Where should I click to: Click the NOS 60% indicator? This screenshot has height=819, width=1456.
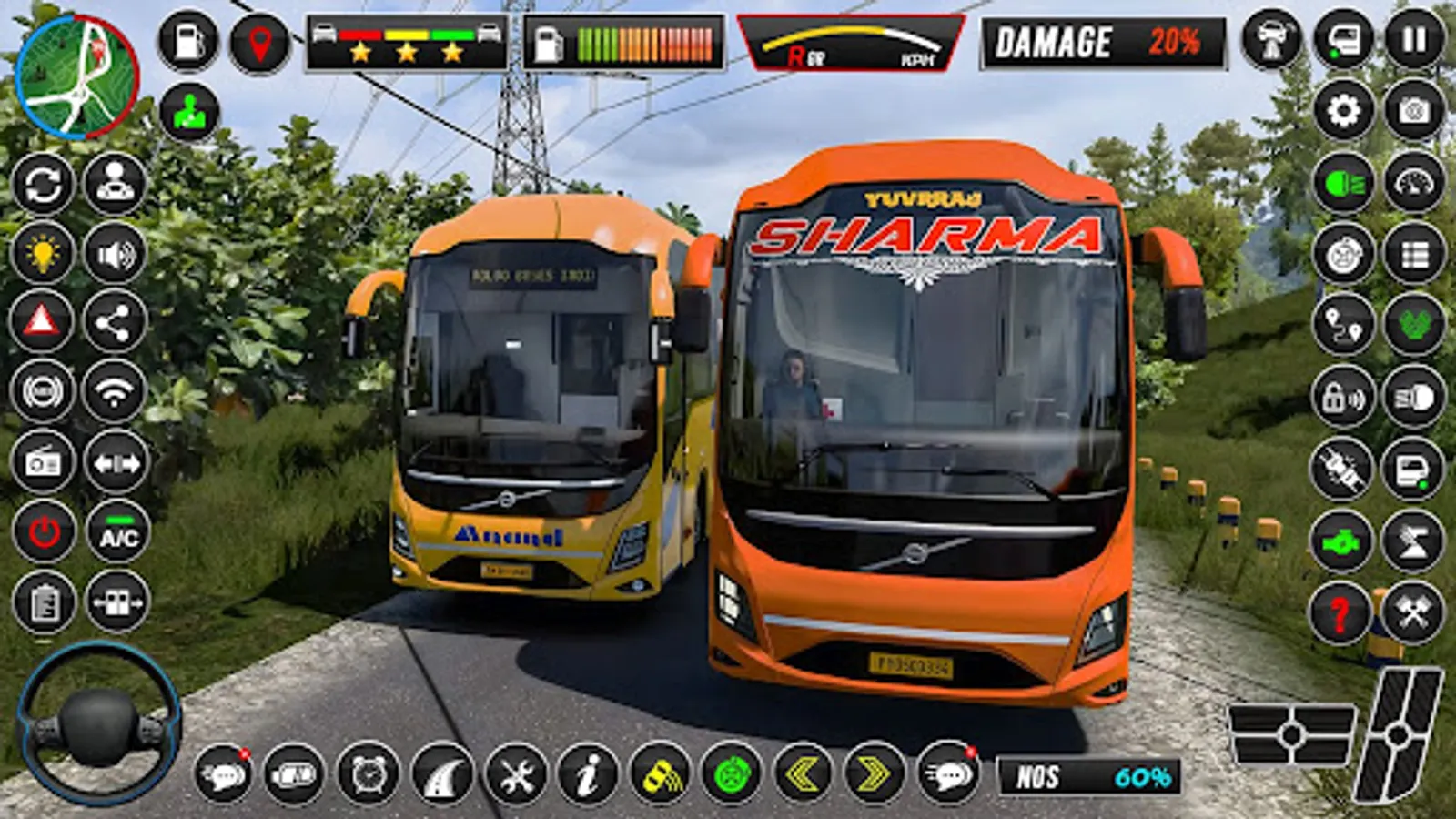1092,775
